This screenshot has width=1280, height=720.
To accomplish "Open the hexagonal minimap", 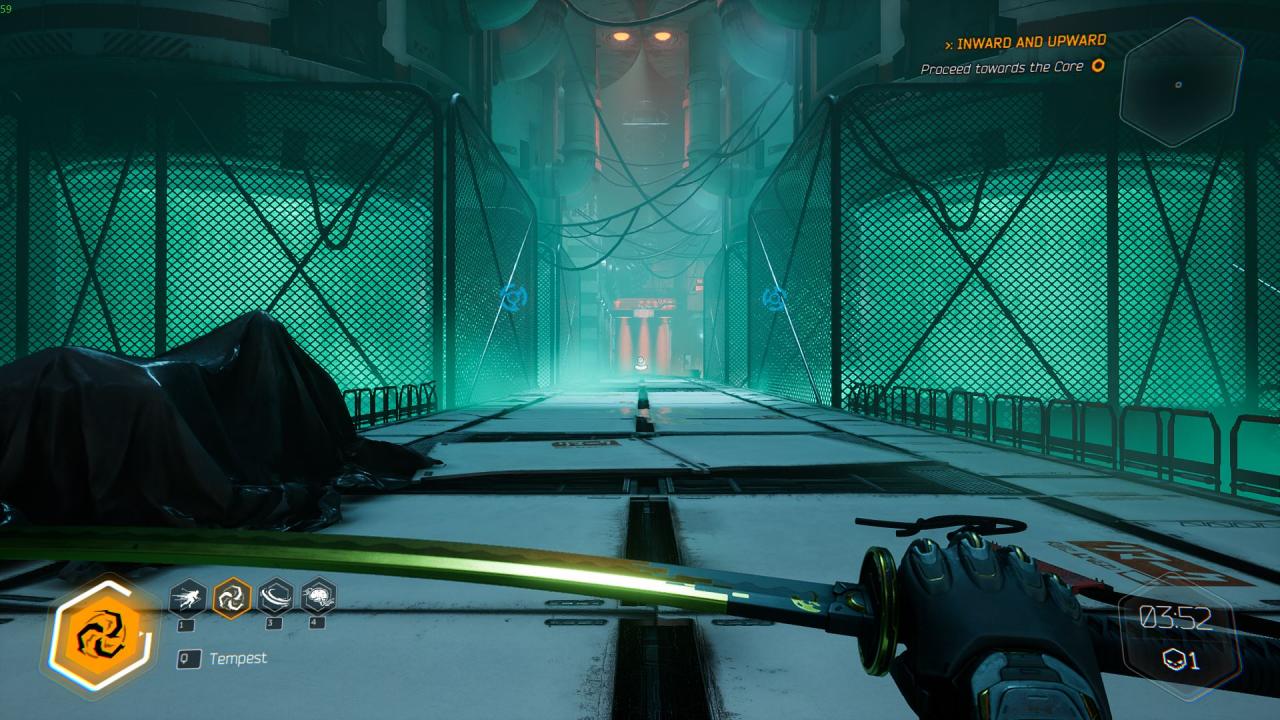I will (1180, 83).
